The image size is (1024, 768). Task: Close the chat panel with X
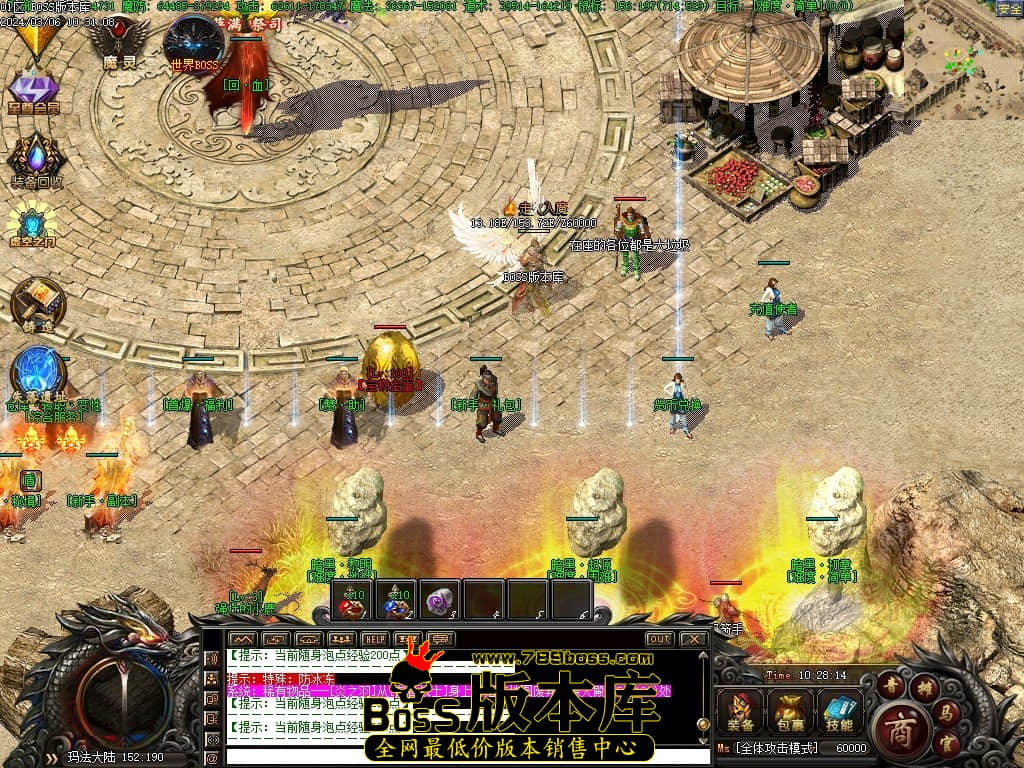tap(693, 639)
